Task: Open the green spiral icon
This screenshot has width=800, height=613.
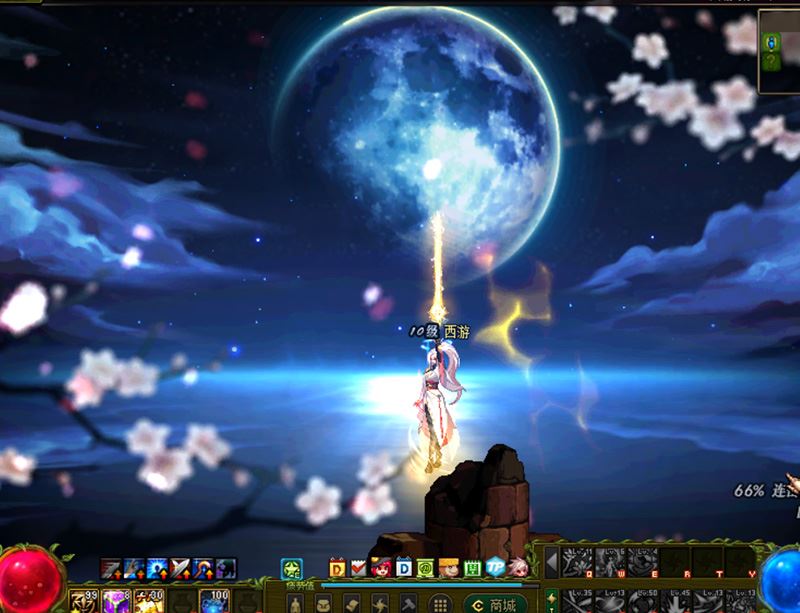Action: point(426,567)
